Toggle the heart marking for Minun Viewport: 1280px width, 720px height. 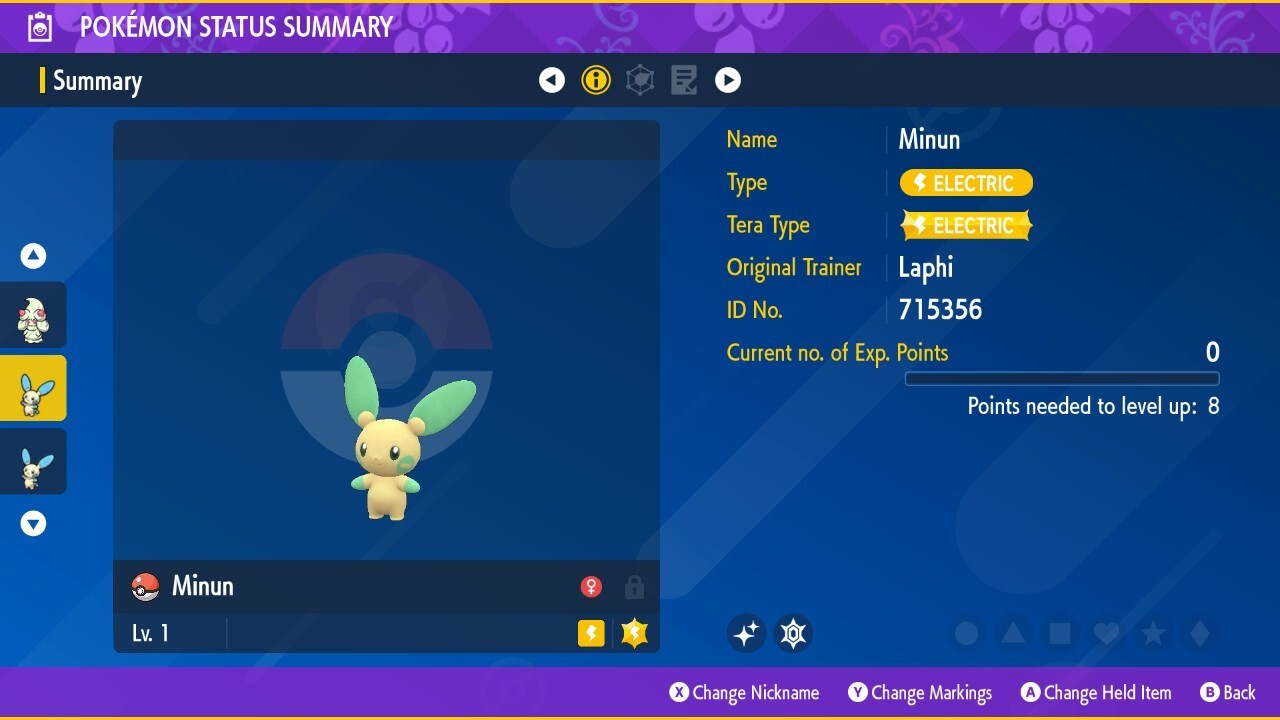[1106, 632]
